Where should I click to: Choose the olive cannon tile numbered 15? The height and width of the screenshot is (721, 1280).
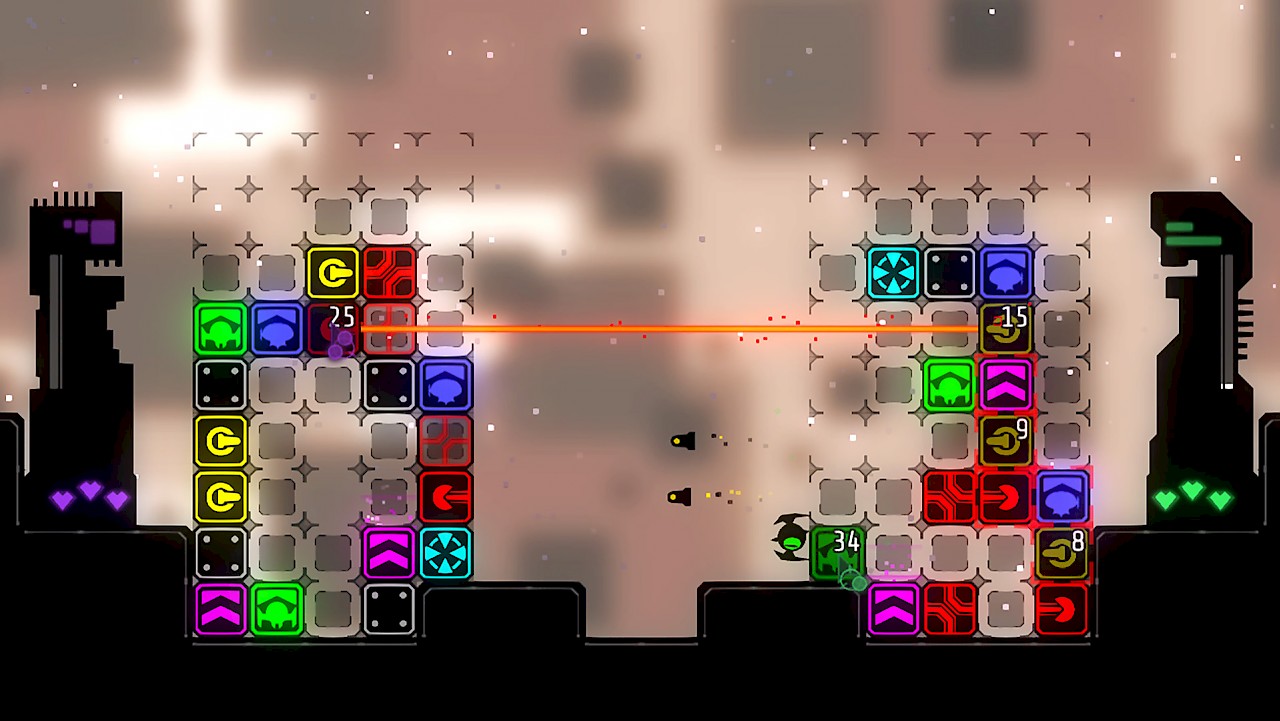[x=1005, y=329]
